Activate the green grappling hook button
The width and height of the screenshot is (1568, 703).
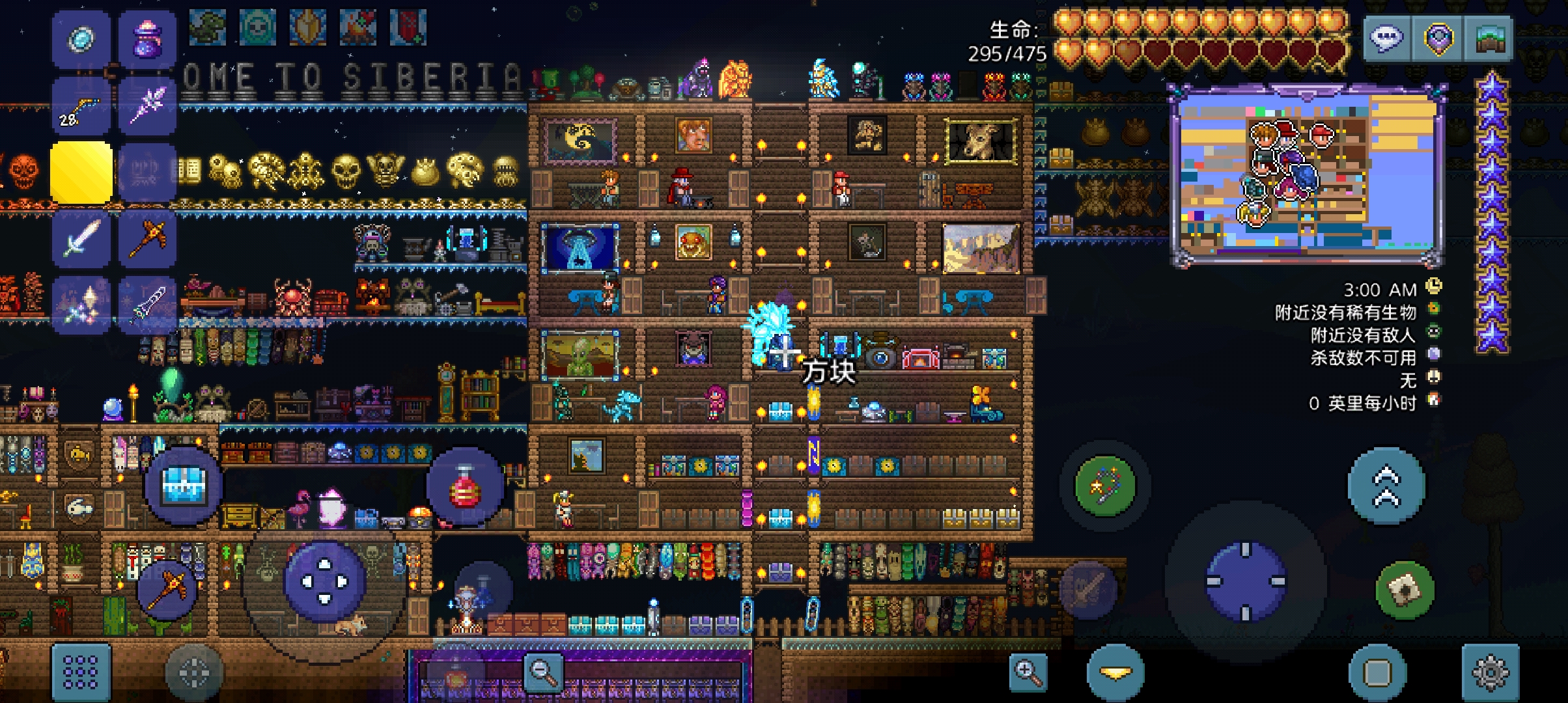(x=1105, y=486)
